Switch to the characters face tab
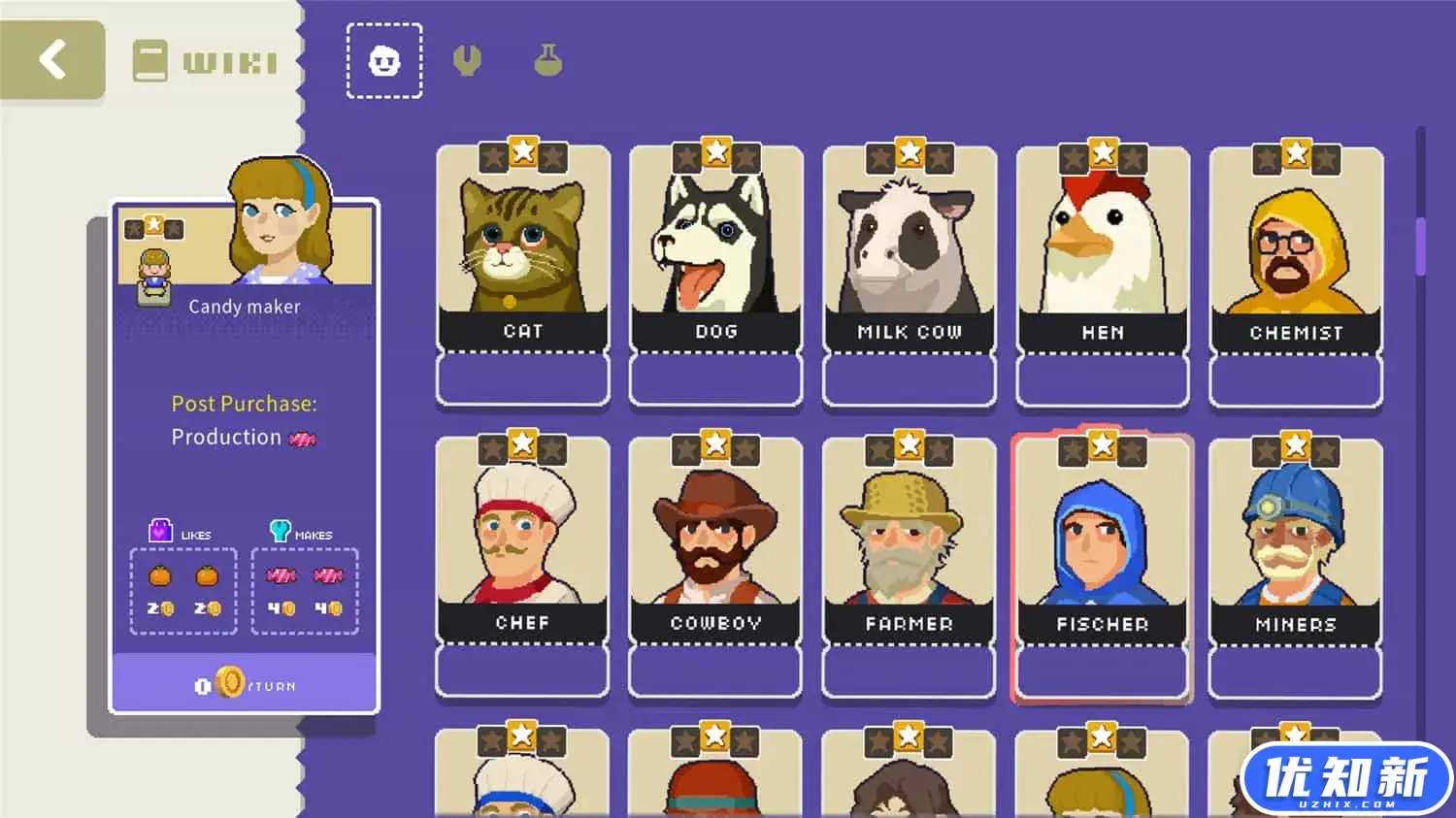The width and height of the screenshot is (1456, 818). 384,61
